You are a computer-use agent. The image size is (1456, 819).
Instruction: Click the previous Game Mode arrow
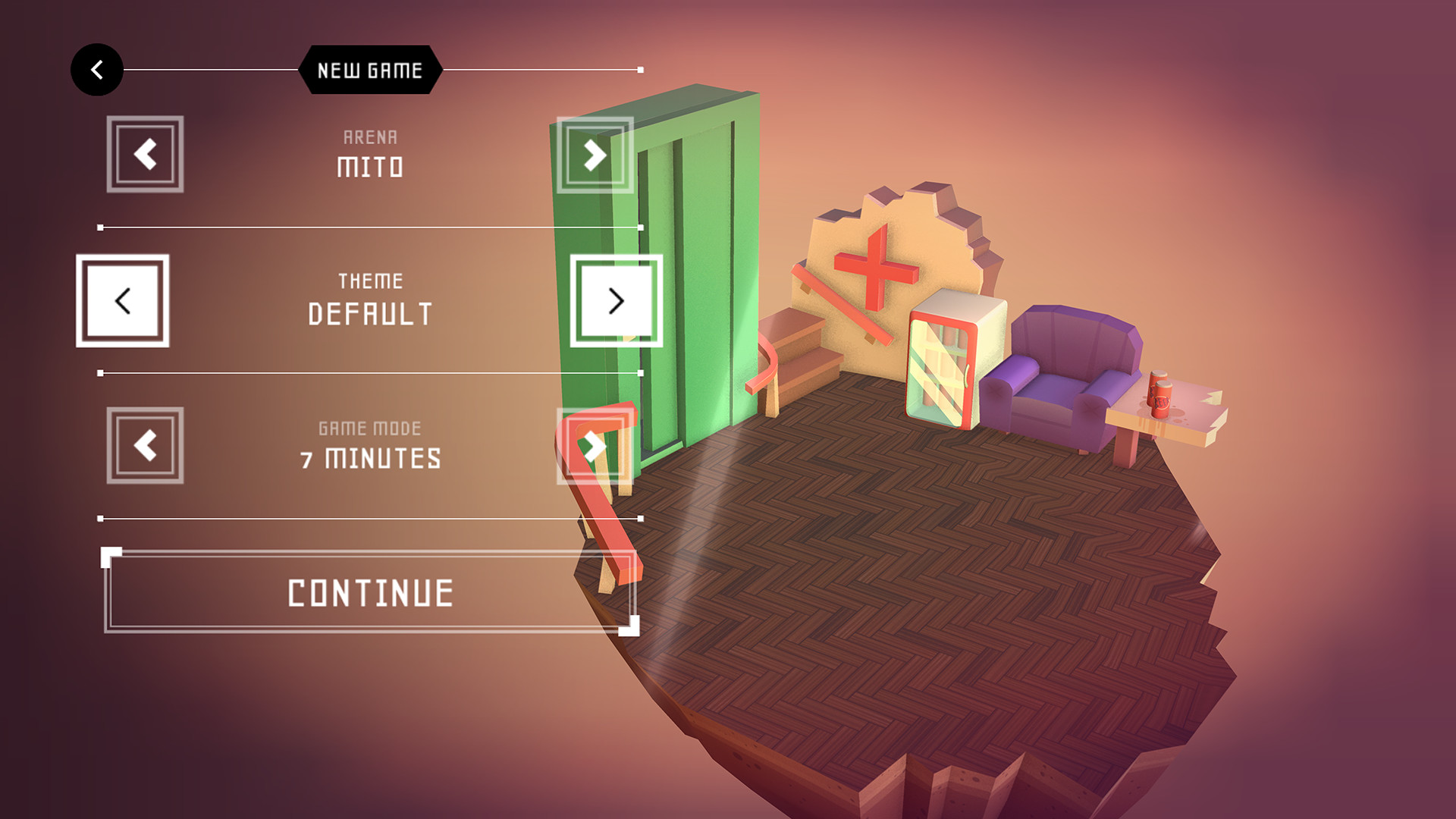pyautogui.click(x=144, y=447)
